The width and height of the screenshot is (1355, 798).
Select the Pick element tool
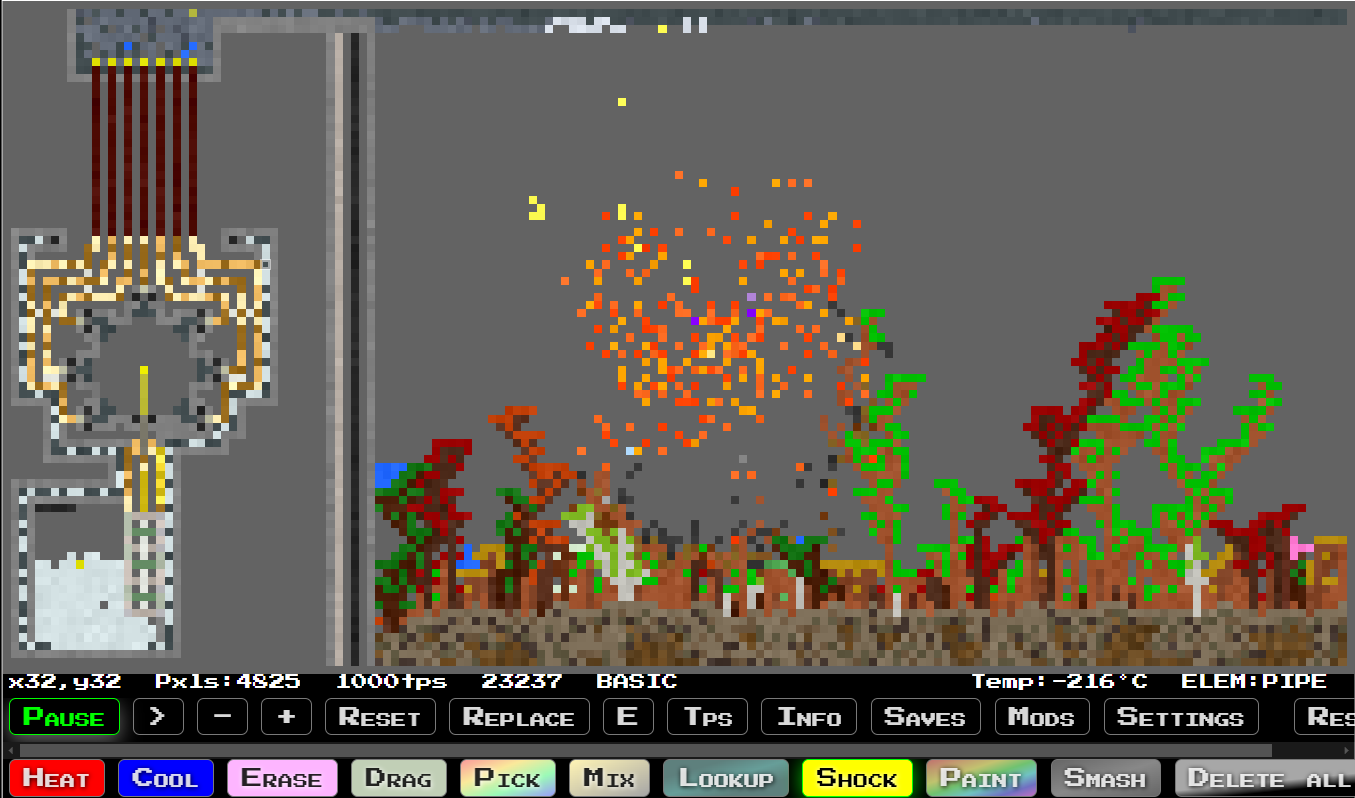coord(507,777)
